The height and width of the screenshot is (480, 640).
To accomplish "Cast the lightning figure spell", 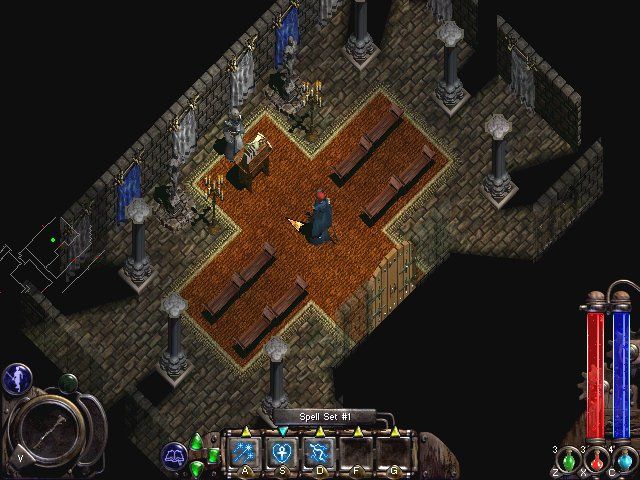I will point(320,454).
